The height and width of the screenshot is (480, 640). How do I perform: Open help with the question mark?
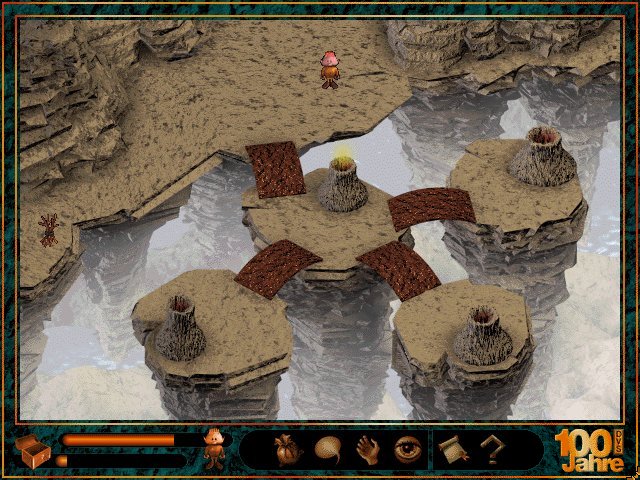491,451
